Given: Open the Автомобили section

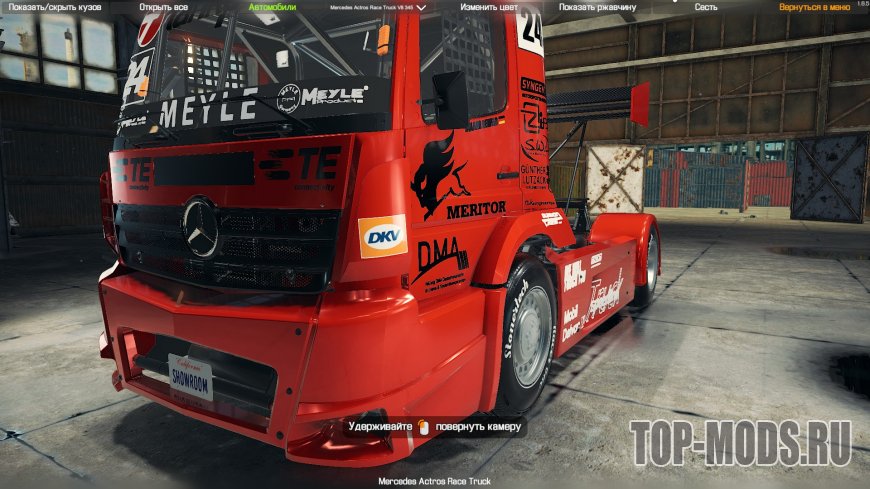Looking at the screenshot, I should (270, 7).
